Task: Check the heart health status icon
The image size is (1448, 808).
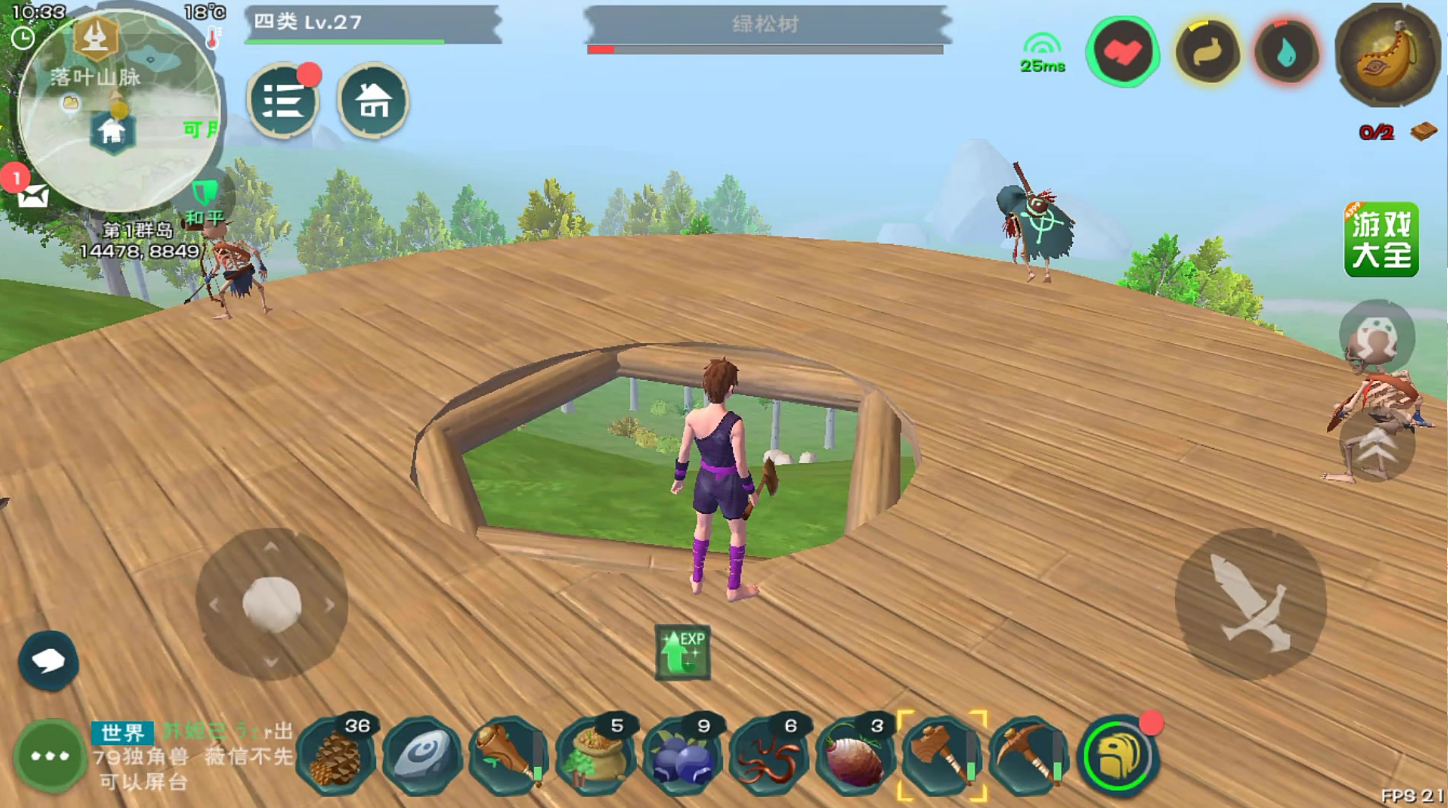Action: [x=1122, y=52]
